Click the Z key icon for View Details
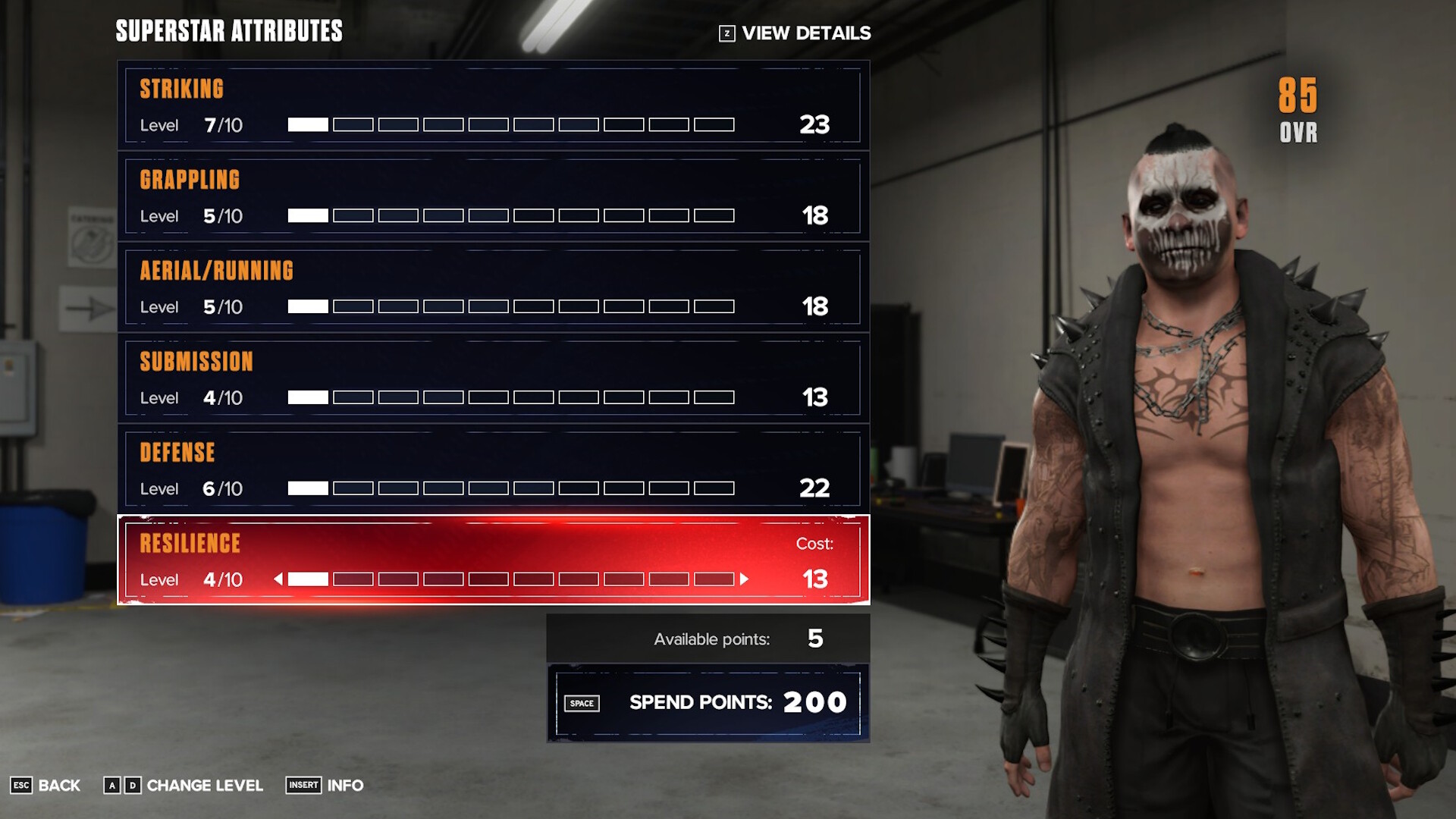Image resolution: width=1456 pixels, height=819 pixels. pyautogui.click(x=729, y=33)
